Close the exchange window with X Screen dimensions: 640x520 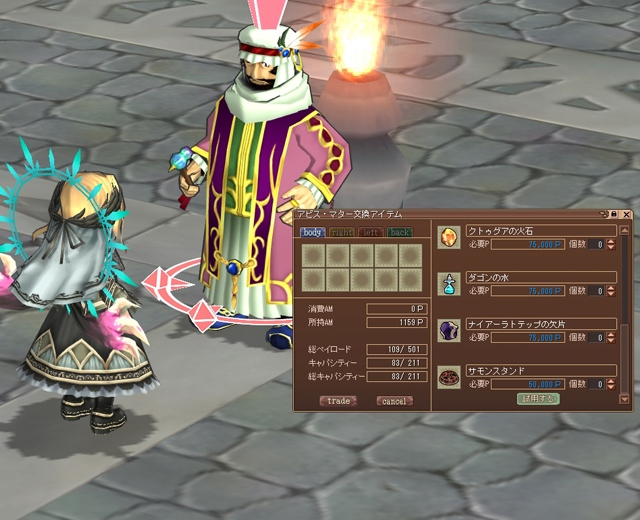tap(627, 214)
